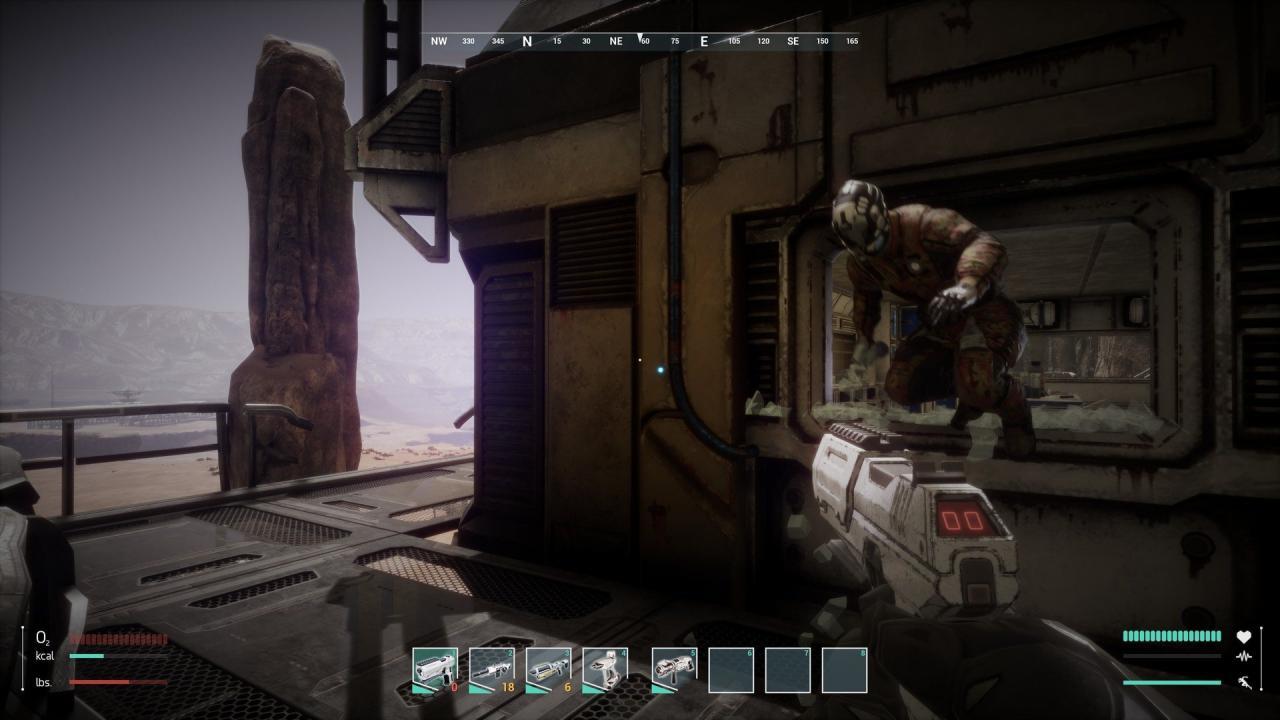The width and height of the screenshot is (1280, 720).
Task: Select the shotgun weapon in slot 3
Action: coord(549,665)
